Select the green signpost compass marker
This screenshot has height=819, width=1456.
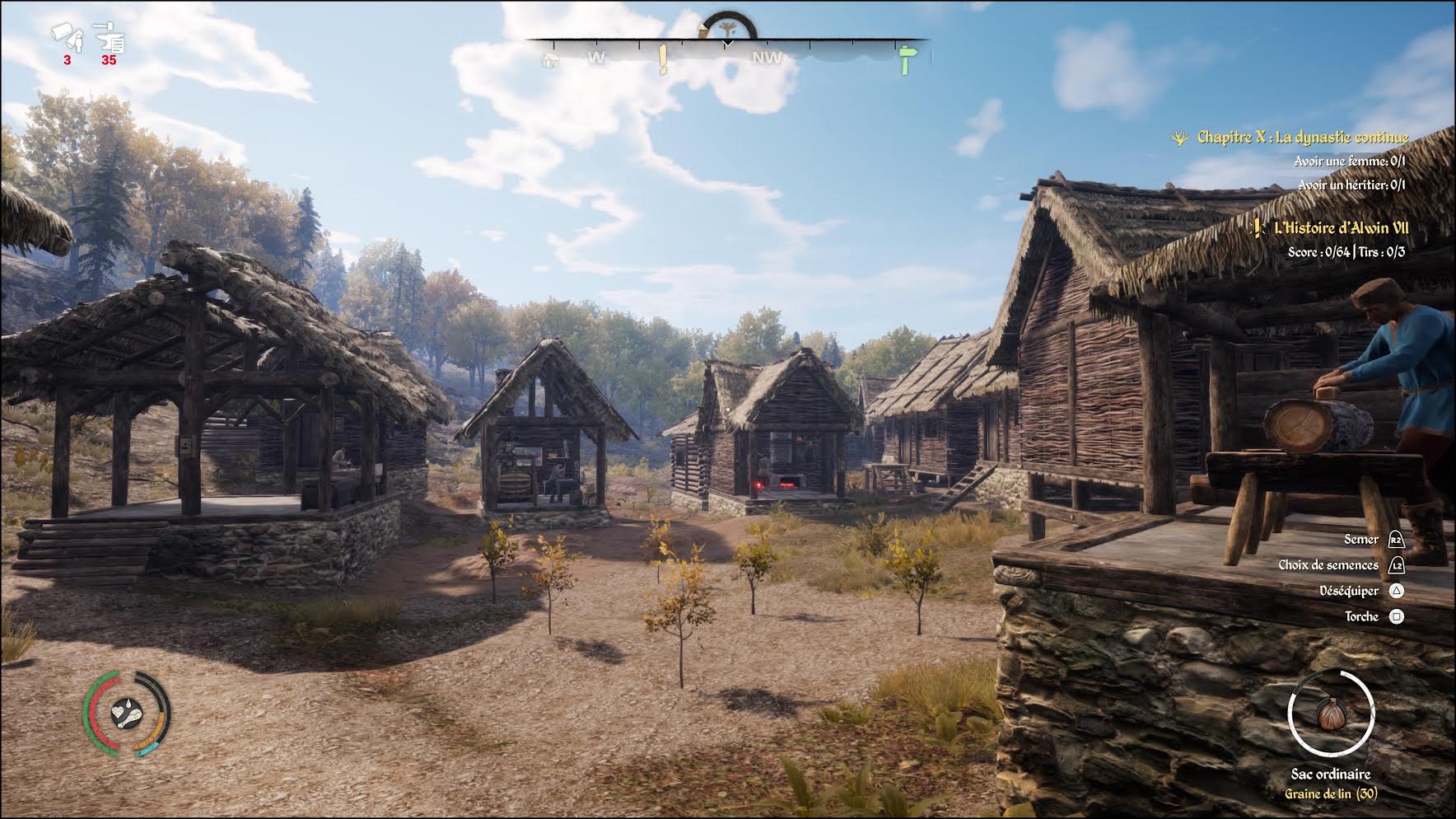click(906, 59)
